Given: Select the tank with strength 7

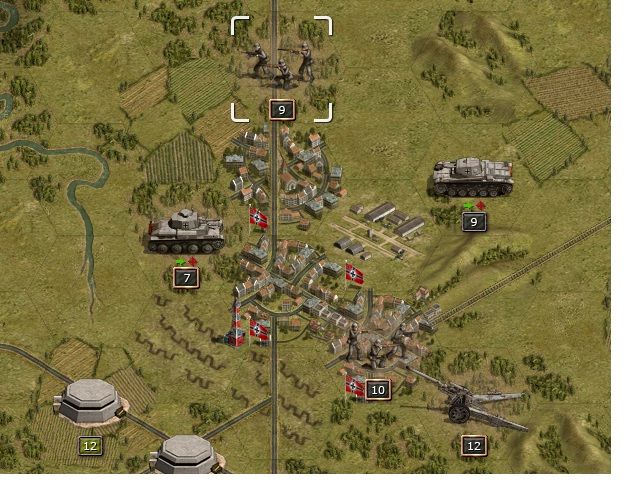Looking at the screenshot, I should pos(185,231).
